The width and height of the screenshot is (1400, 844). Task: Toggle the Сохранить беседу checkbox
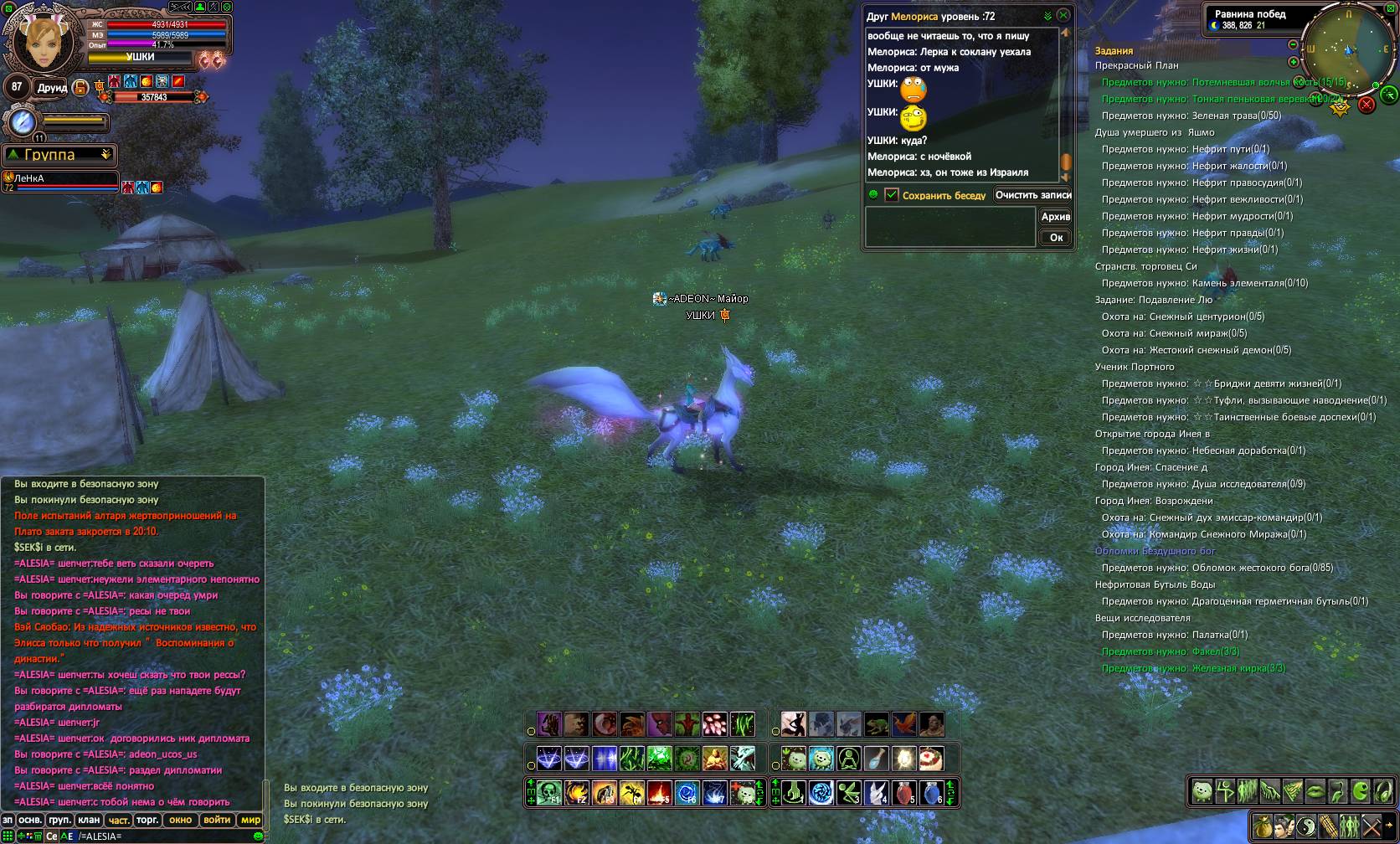(x=892, y=195)
